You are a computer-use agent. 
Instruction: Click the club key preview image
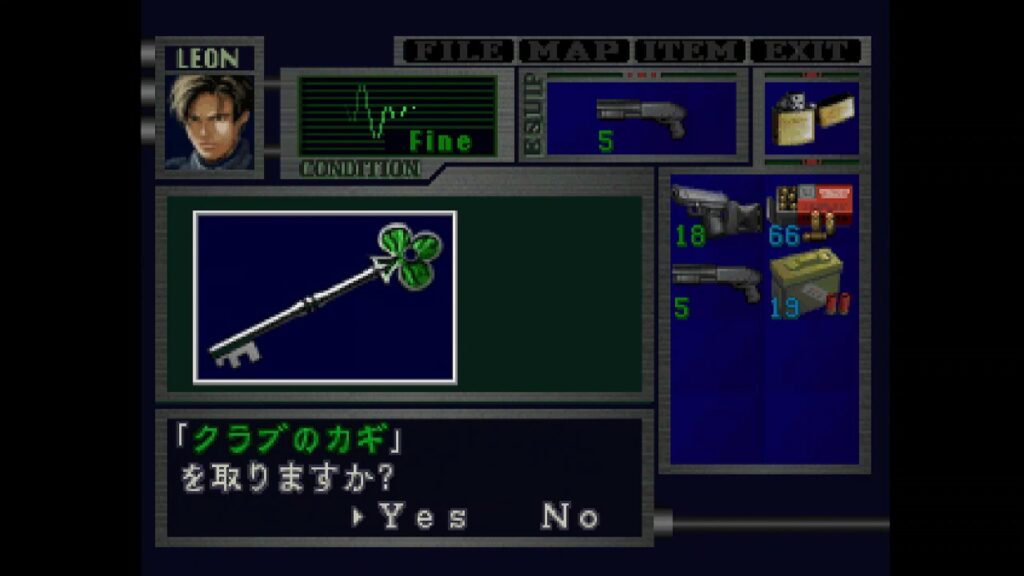click(x=325, y=297)
